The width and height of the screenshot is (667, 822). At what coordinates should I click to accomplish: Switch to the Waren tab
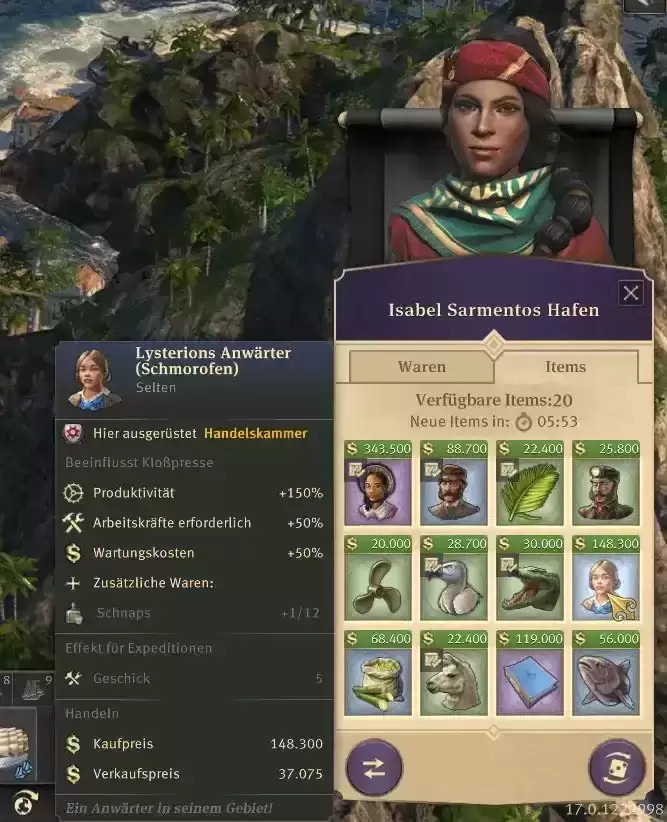[422, 367]
